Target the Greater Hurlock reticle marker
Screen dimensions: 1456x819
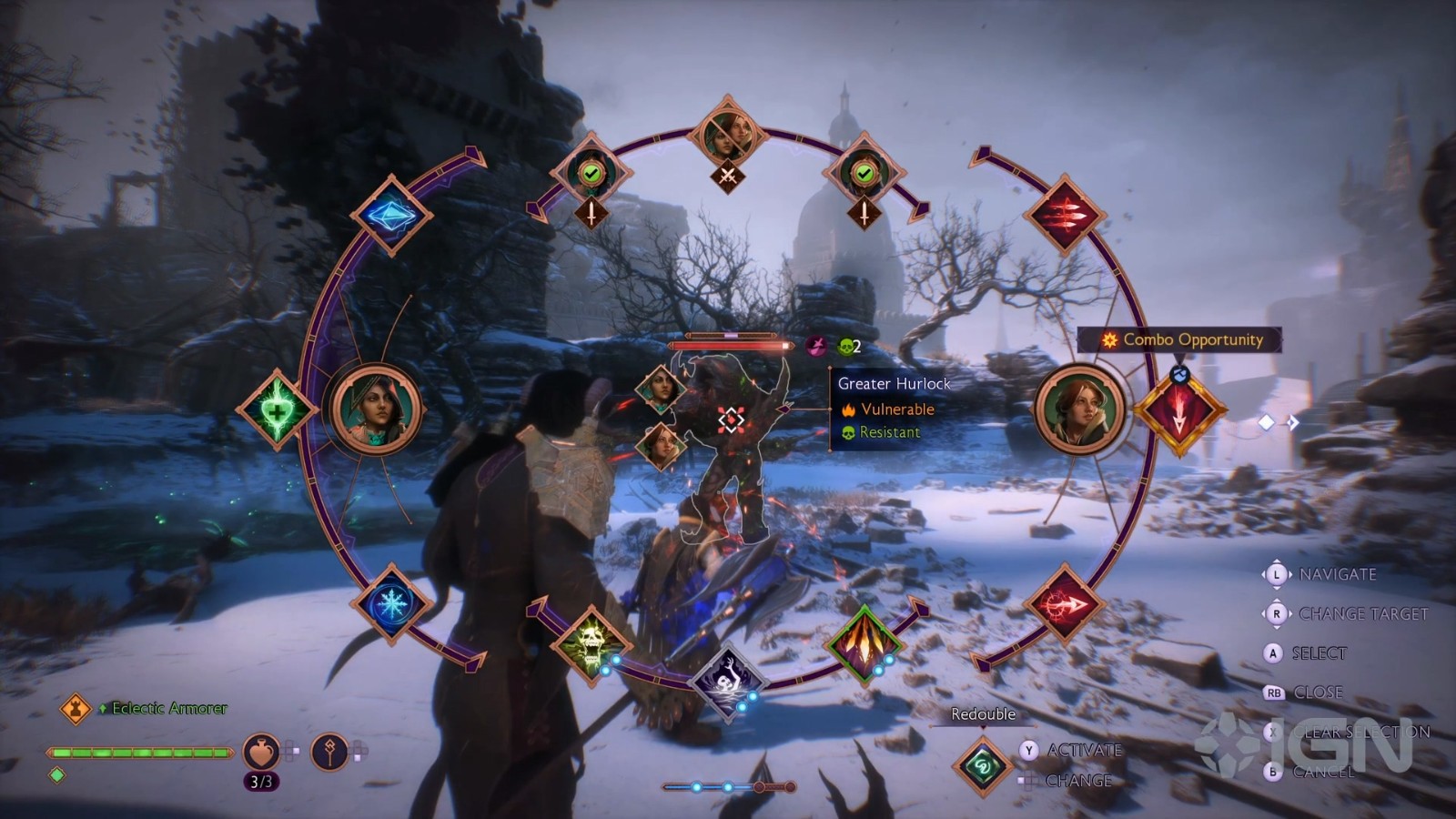click(731, 420)
